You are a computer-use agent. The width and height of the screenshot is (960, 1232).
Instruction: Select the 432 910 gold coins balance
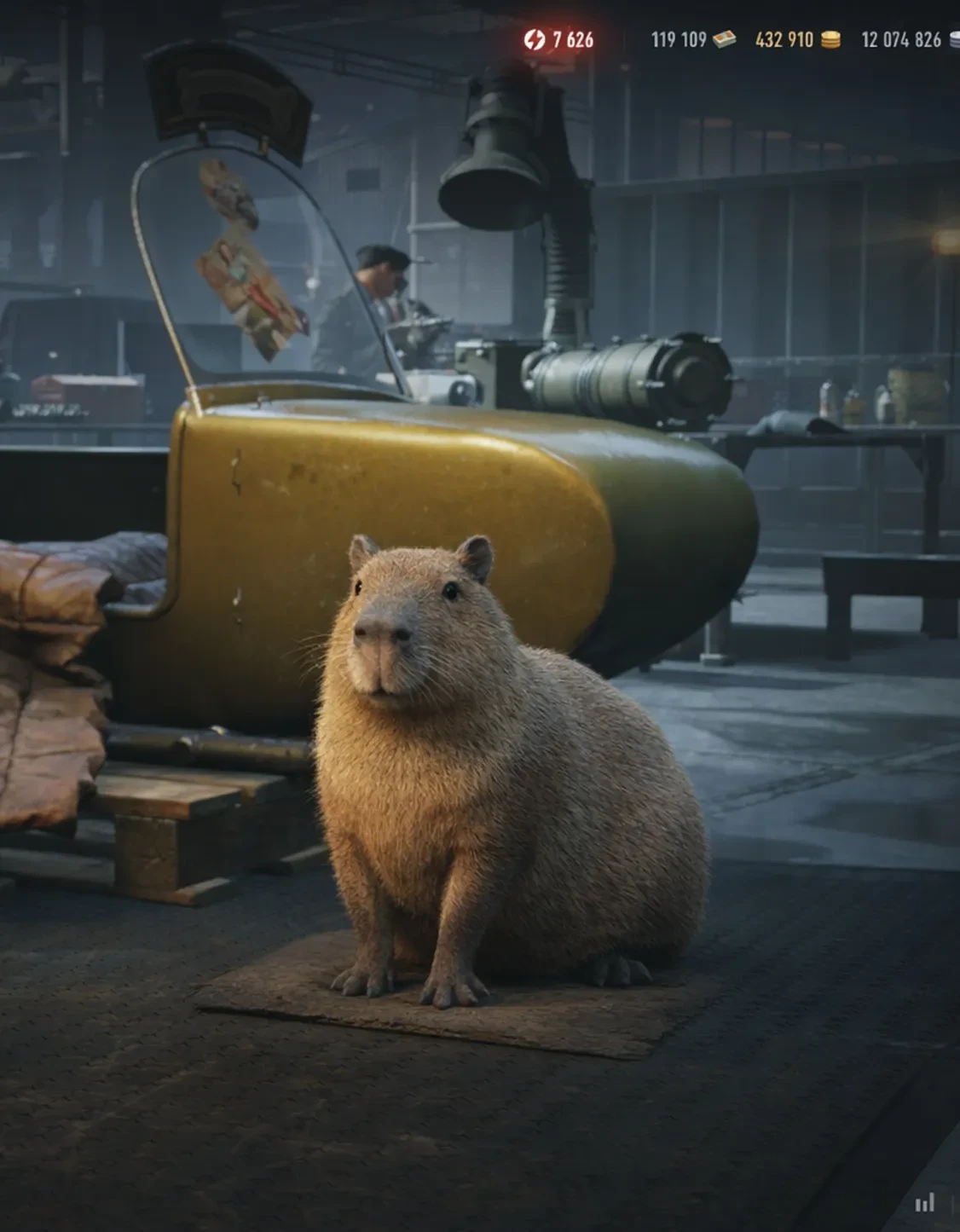pyautogui.click(x=796, y=39)
